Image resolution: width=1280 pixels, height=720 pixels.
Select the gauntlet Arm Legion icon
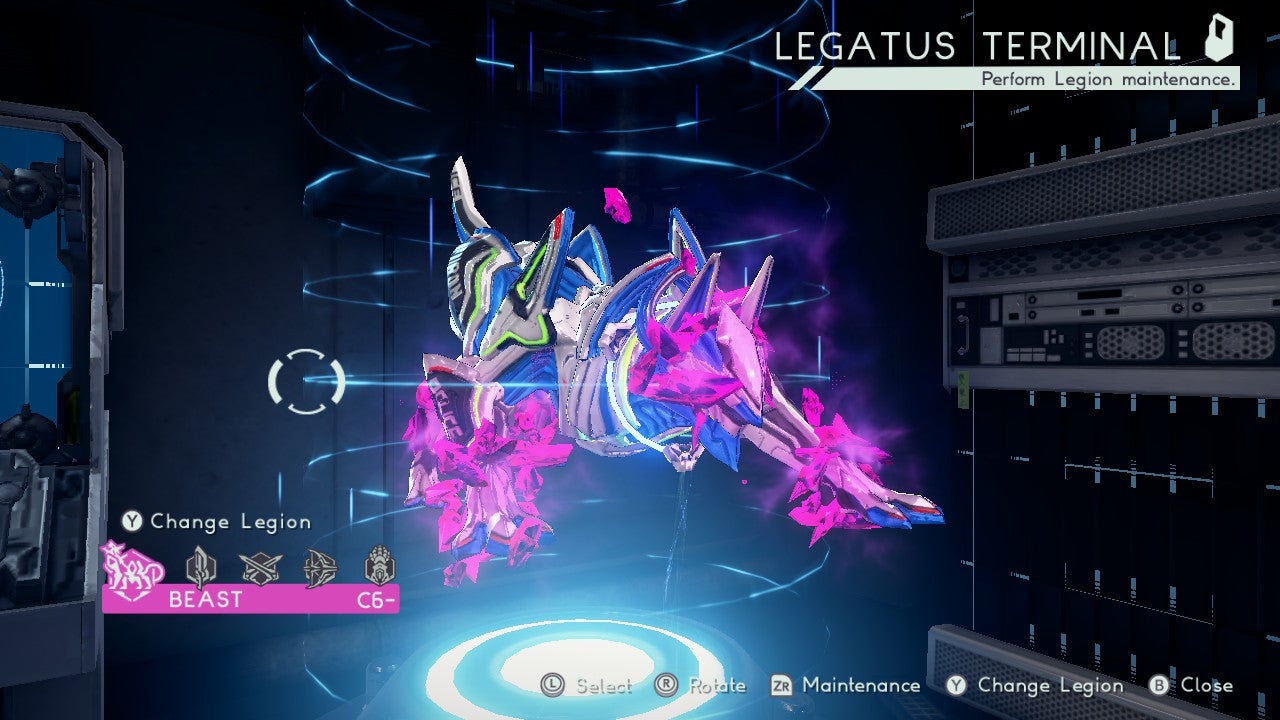click(379, 566)
